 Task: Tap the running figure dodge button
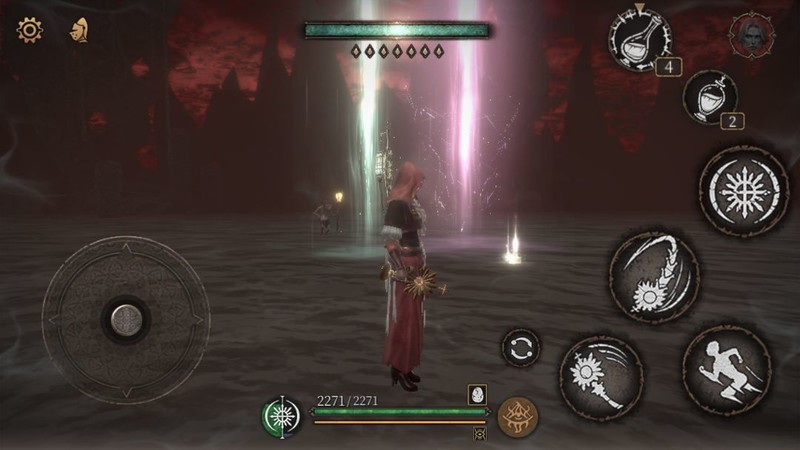tap(726, 368)
